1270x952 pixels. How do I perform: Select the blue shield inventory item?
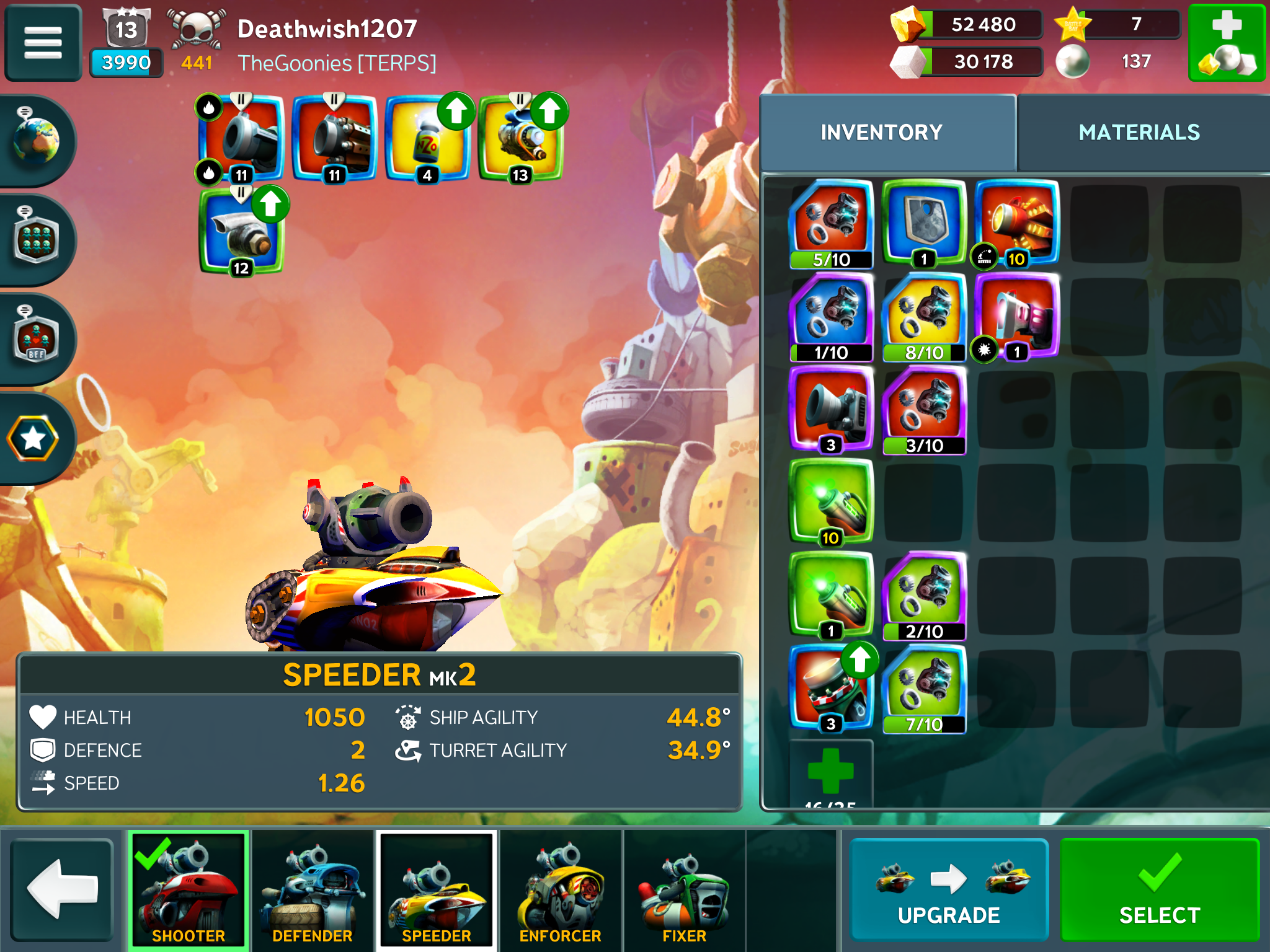pyautogui.click(x=924, y=222)
